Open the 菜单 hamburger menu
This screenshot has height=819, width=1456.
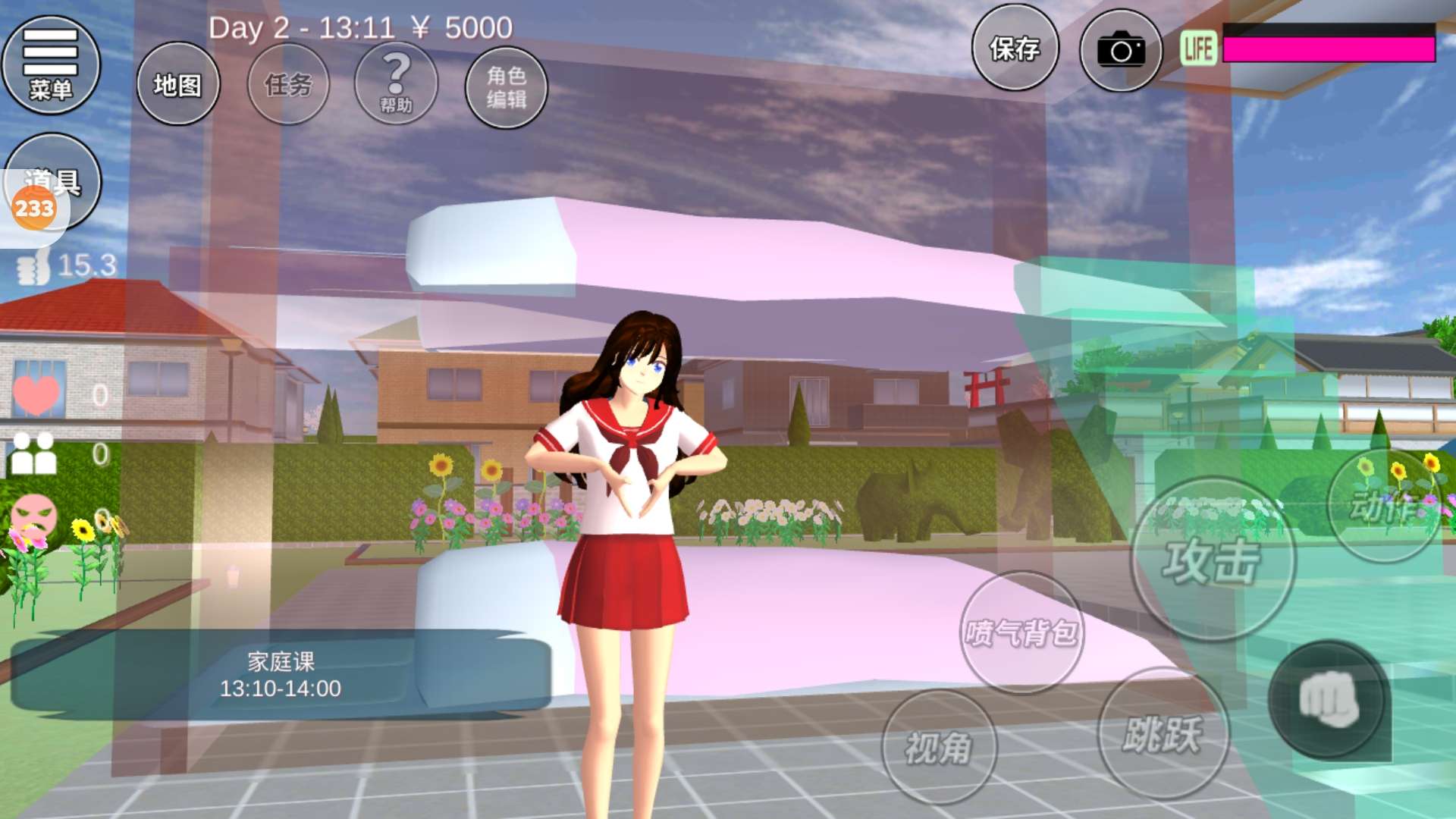click(x=51, y=65)
